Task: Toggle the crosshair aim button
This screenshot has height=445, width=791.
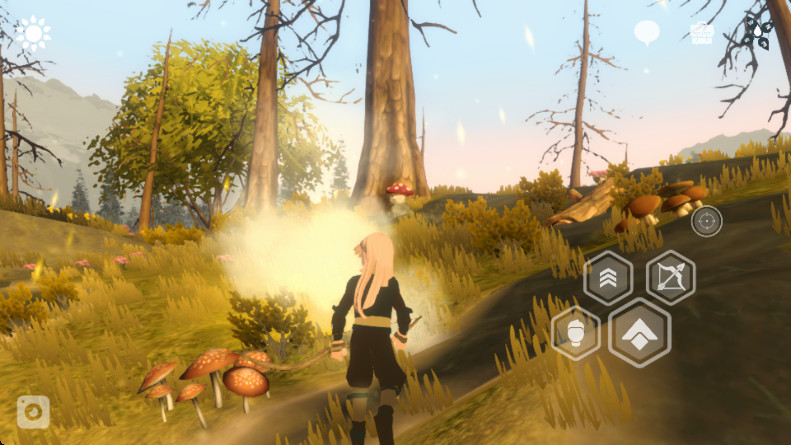Action: click(706, 220)
